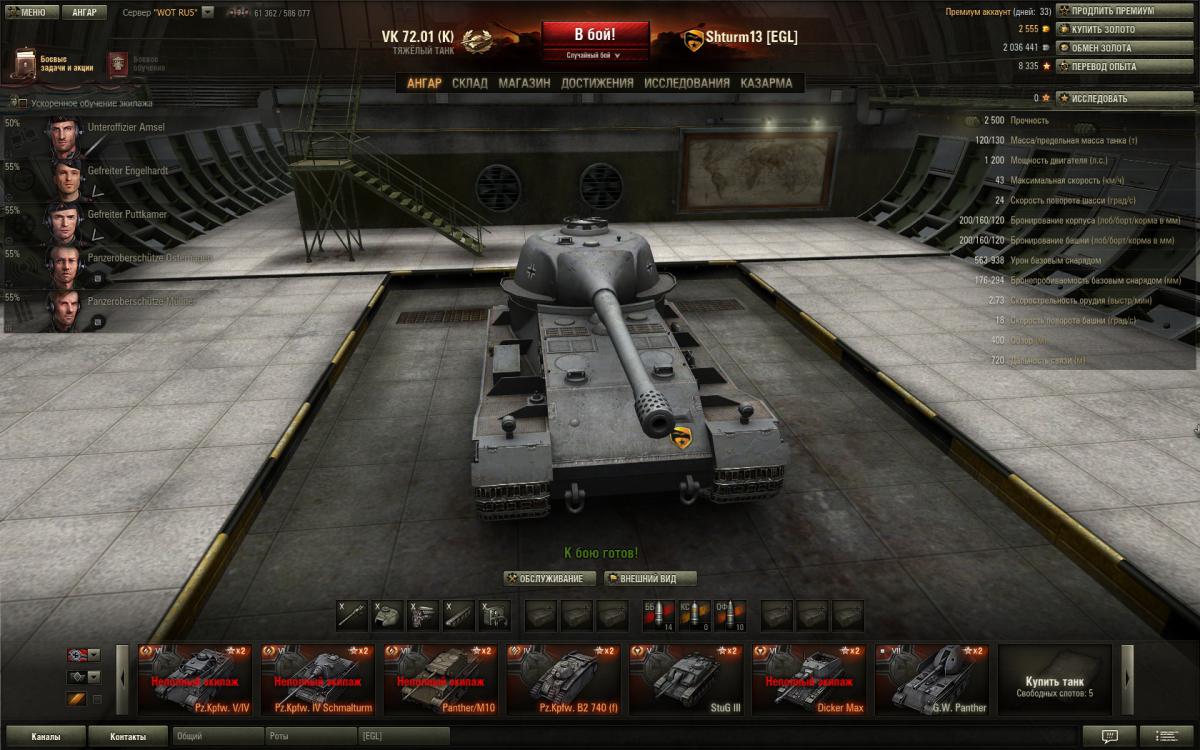
Task: Show the Достижения tab
Action: pos(596,83)
